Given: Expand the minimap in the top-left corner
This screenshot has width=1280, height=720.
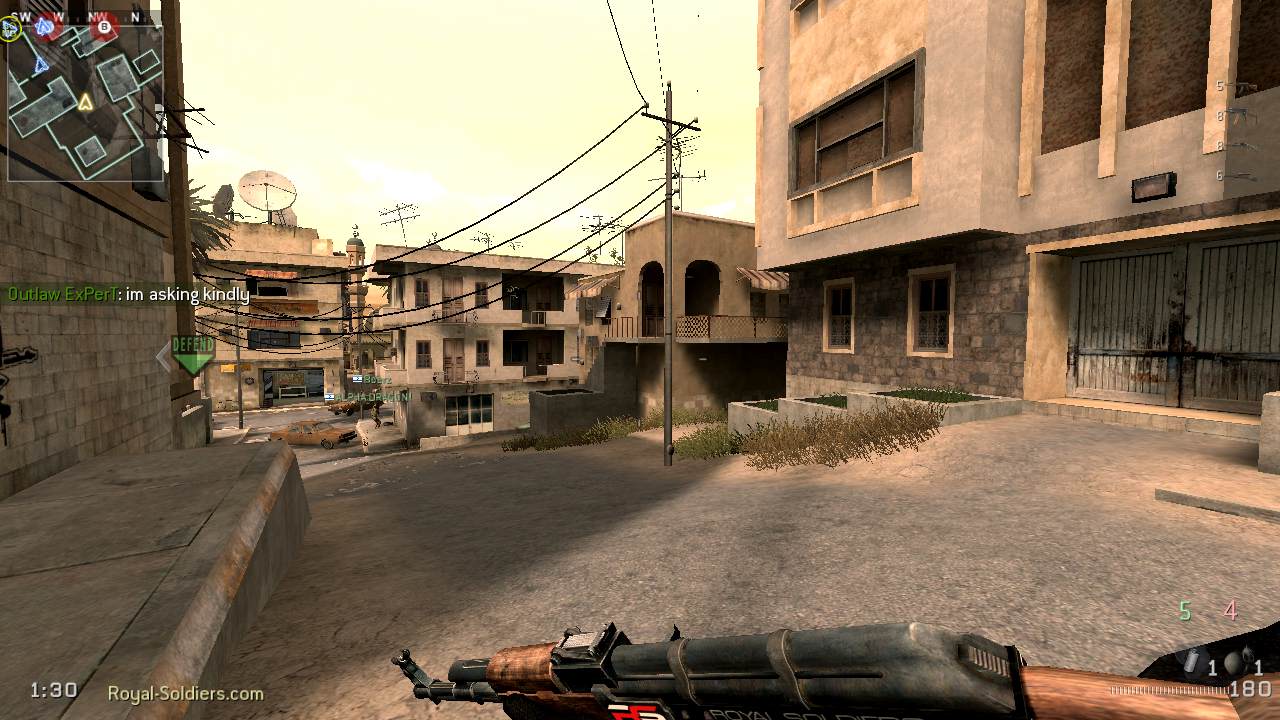Looking at the screenshot, I should pos(82,100).
